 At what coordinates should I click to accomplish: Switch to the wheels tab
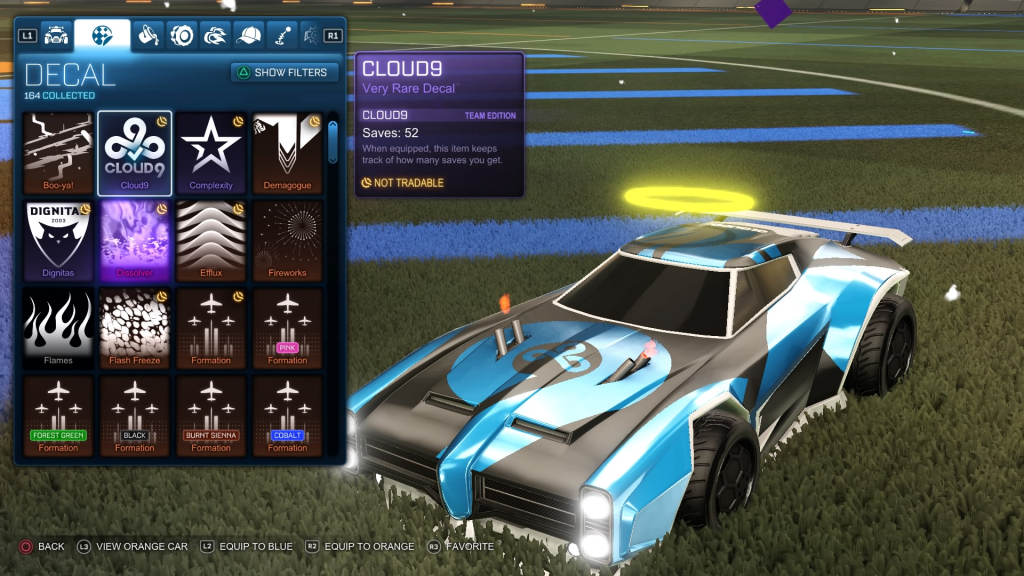tap(182, 36)
